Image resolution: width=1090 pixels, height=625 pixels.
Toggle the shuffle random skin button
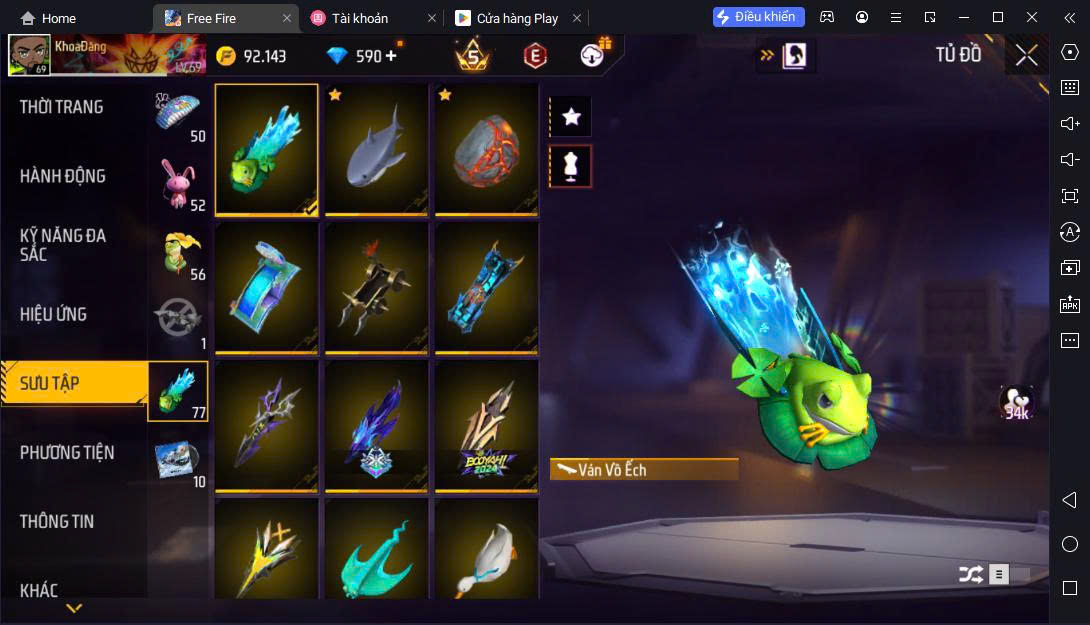click(970, 574)
